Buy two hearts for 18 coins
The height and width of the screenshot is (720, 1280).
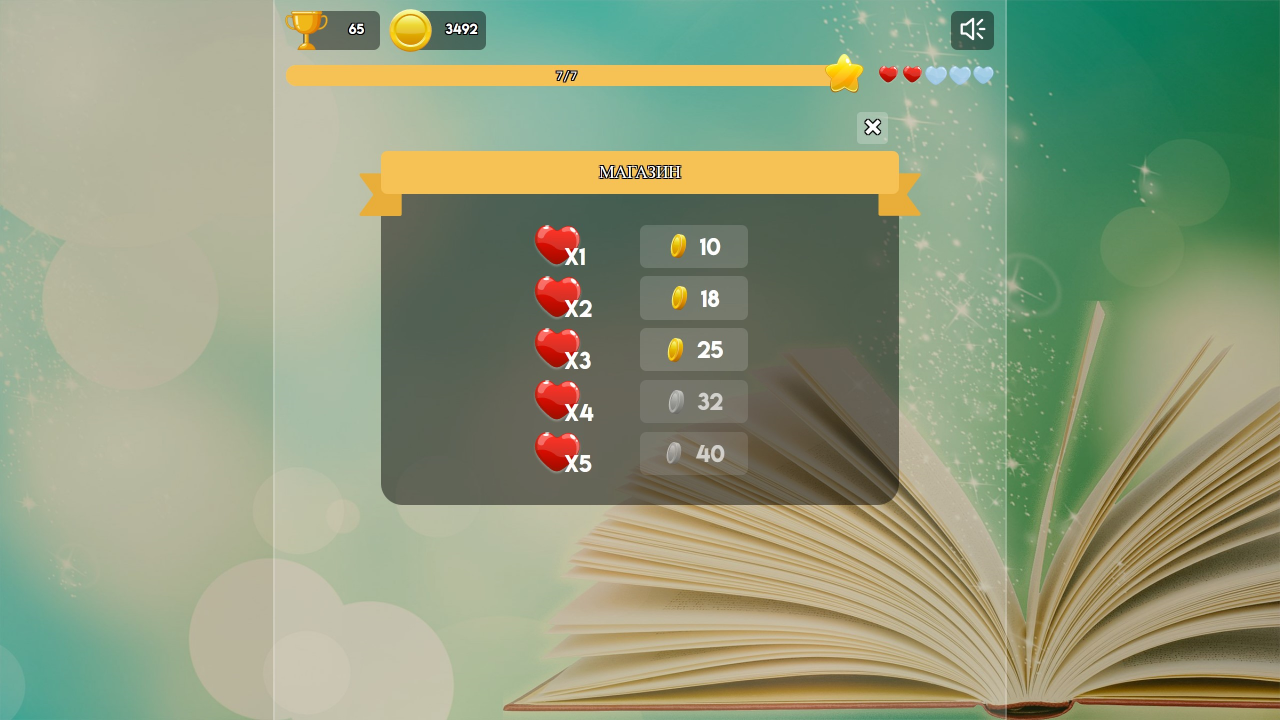(693, 298)
